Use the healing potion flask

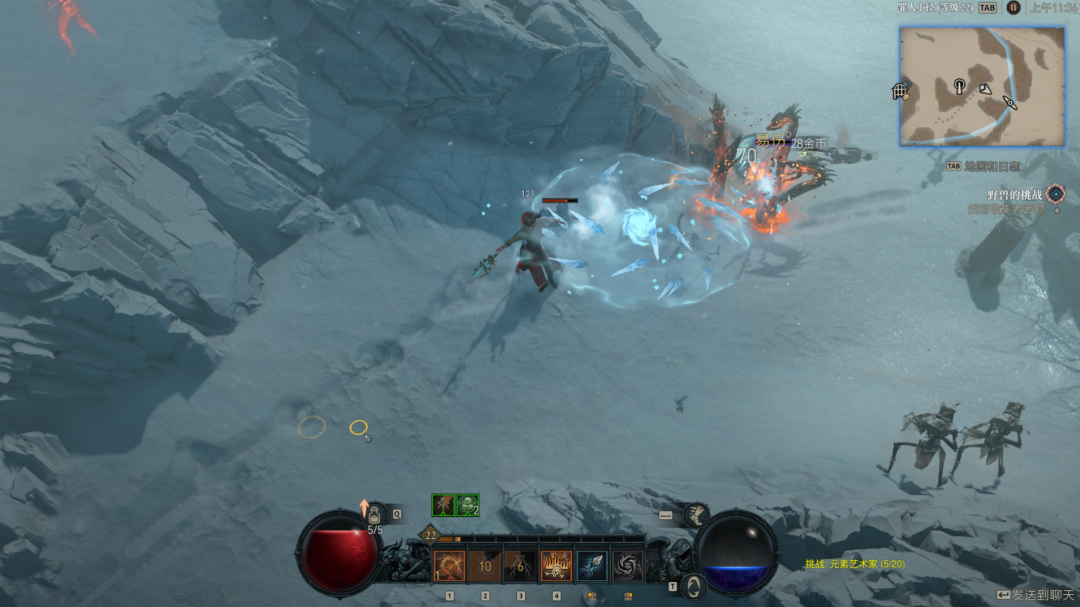point(376,517)
